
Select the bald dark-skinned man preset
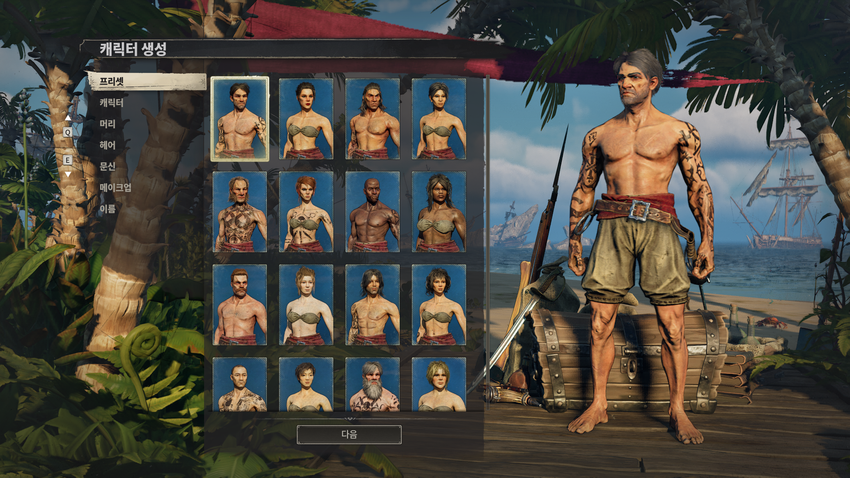point(373,212)
